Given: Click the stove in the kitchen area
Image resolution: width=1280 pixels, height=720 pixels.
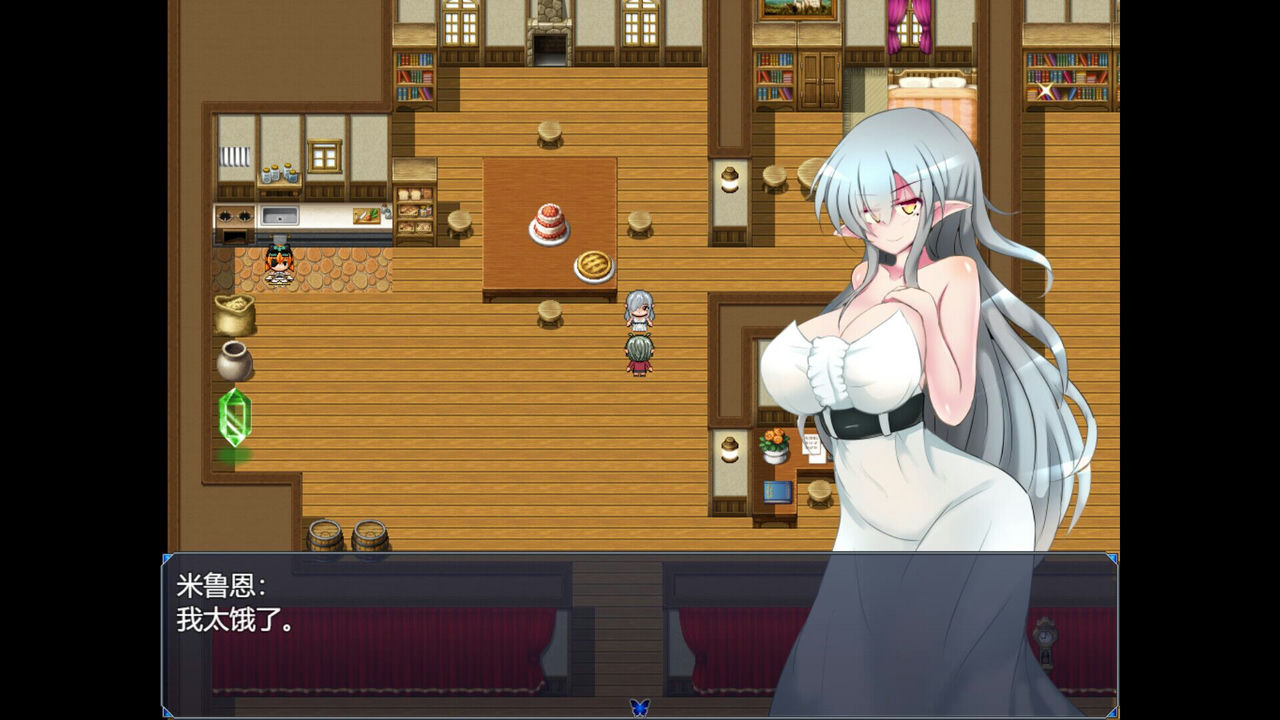Looking at the screenshot, I should (x=237, y=215).
